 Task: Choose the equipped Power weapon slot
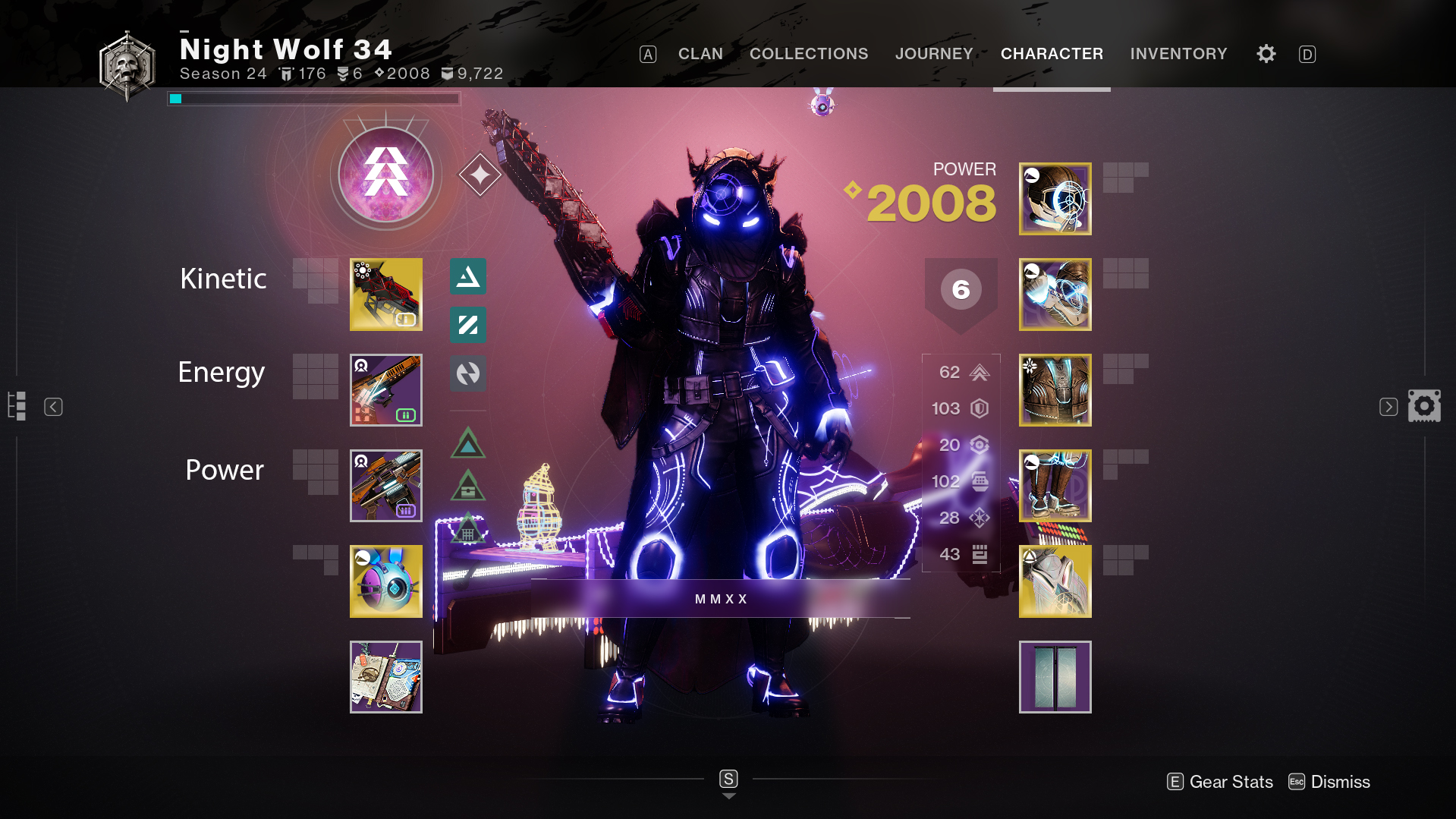pyautogui.click(x=385, y=486)
